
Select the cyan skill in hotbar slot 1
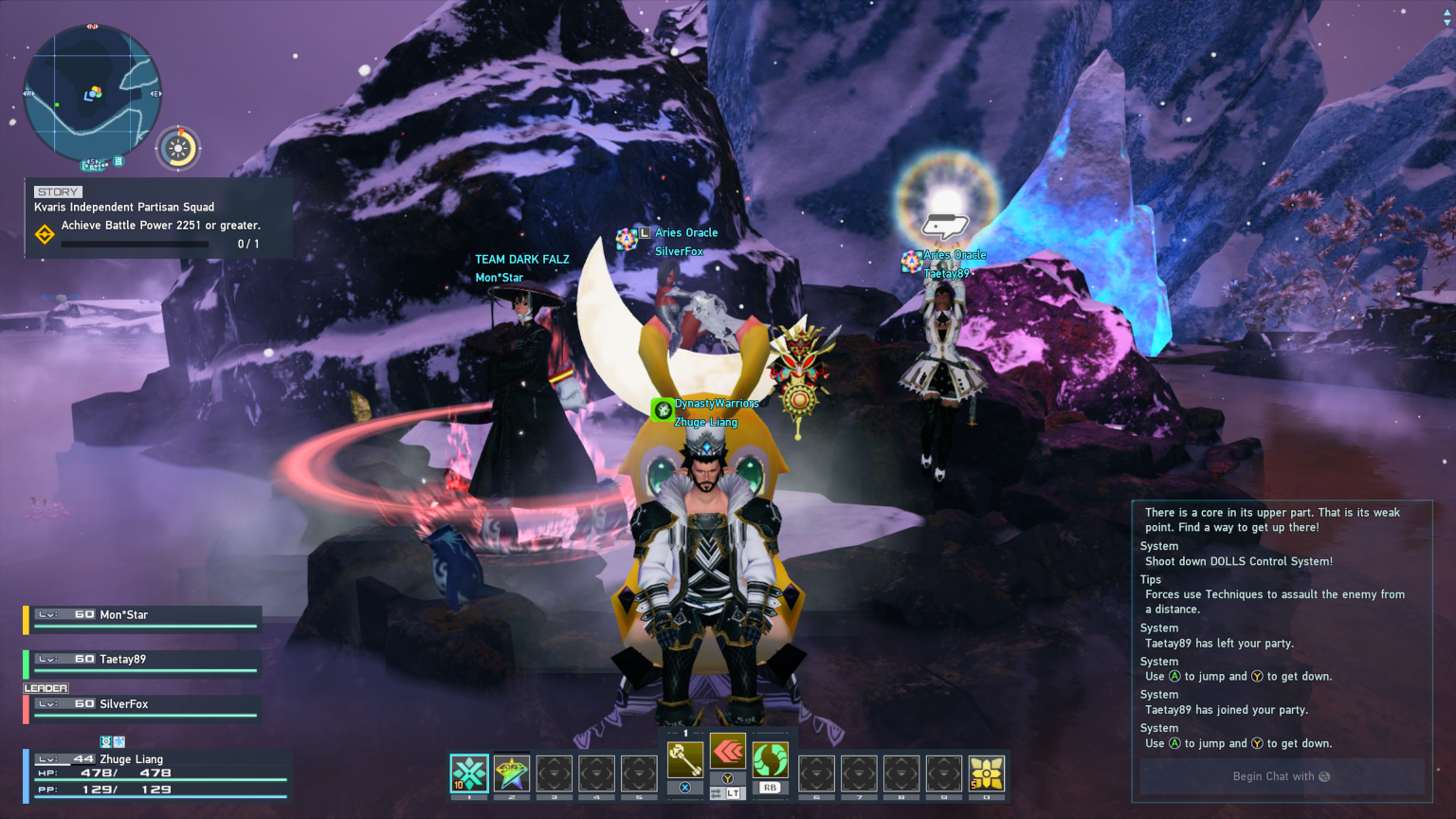pyautogui.click(x=467, y=774)
